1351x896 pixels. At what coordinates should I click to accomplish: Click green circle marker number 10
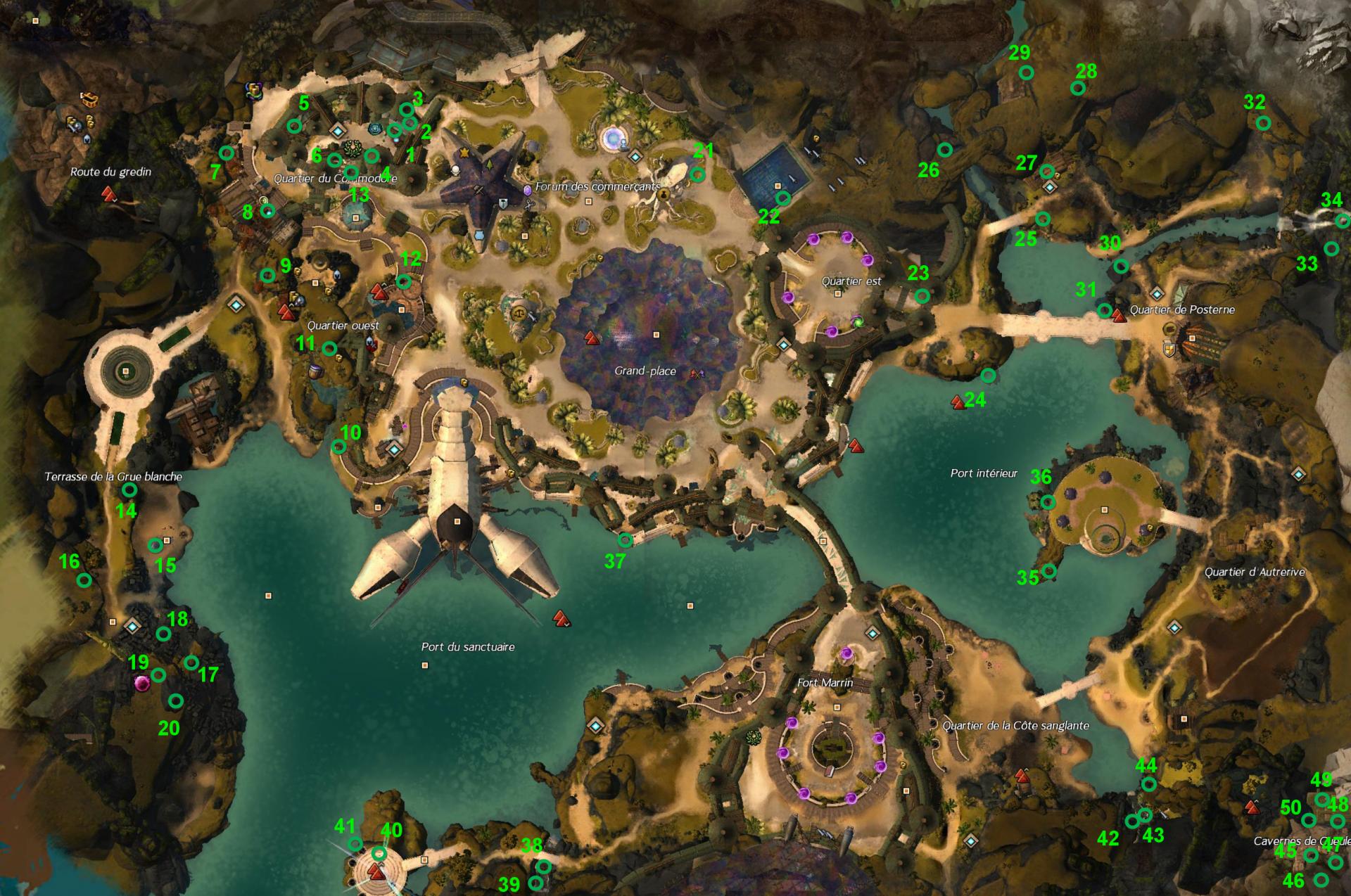pyautogui.click(x=338, y=447)
